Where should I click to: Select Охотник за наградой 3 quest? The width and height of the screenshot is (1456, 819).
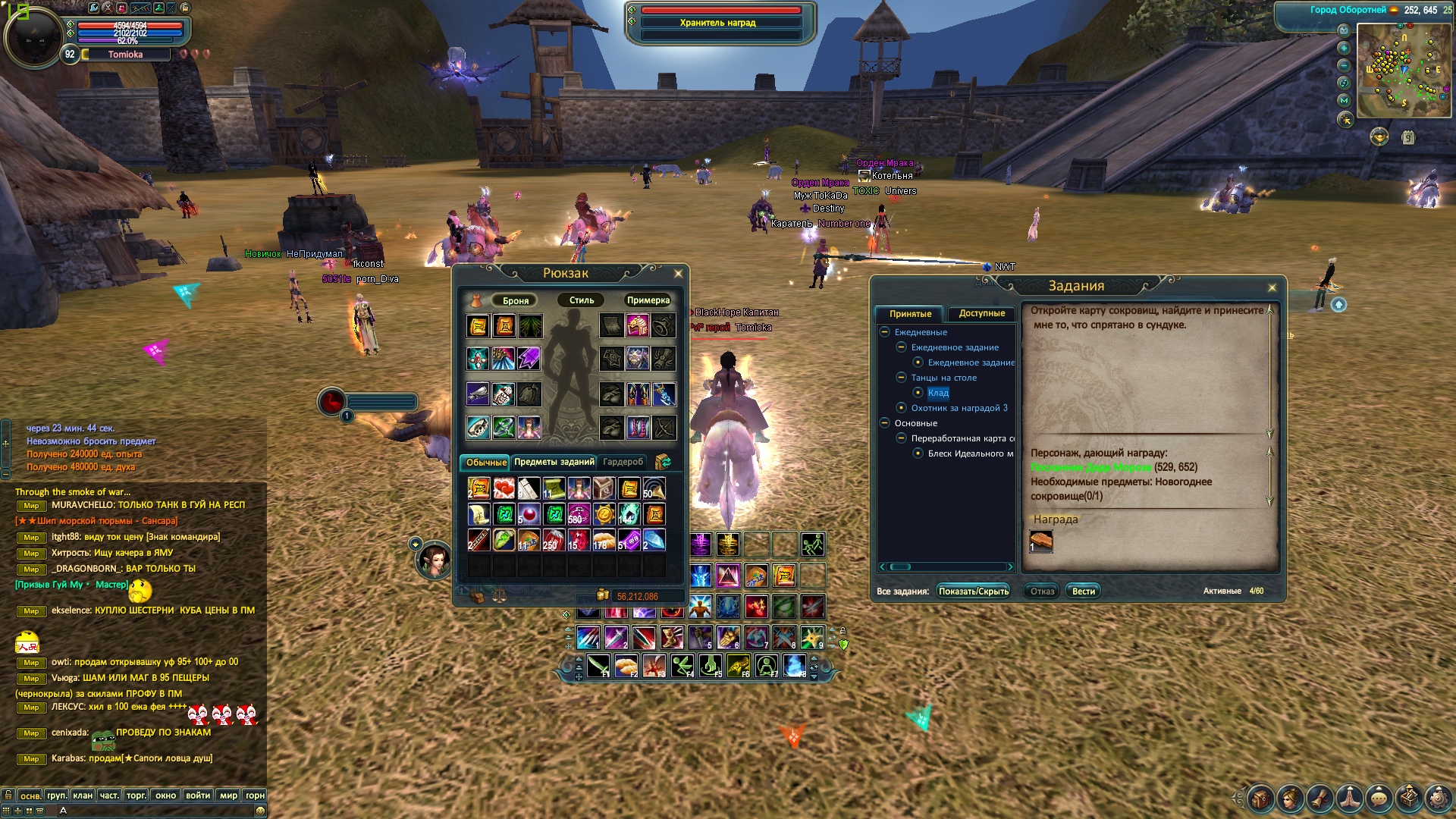pos(959,408)
